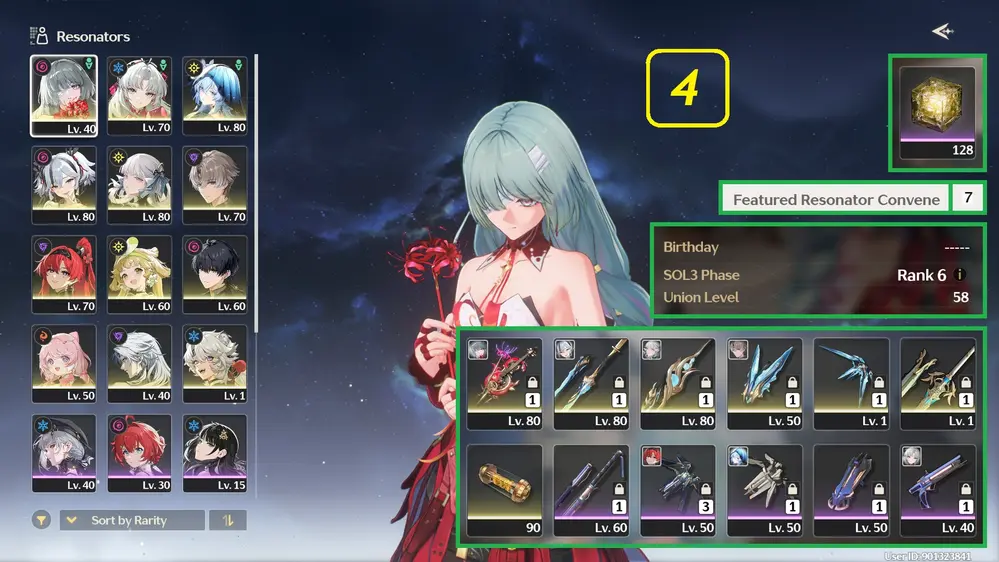This screenshot has height=562, width=999.
Task: Open the golden tube item with 90
Action: pyautogui.click(x=504, y=490)
